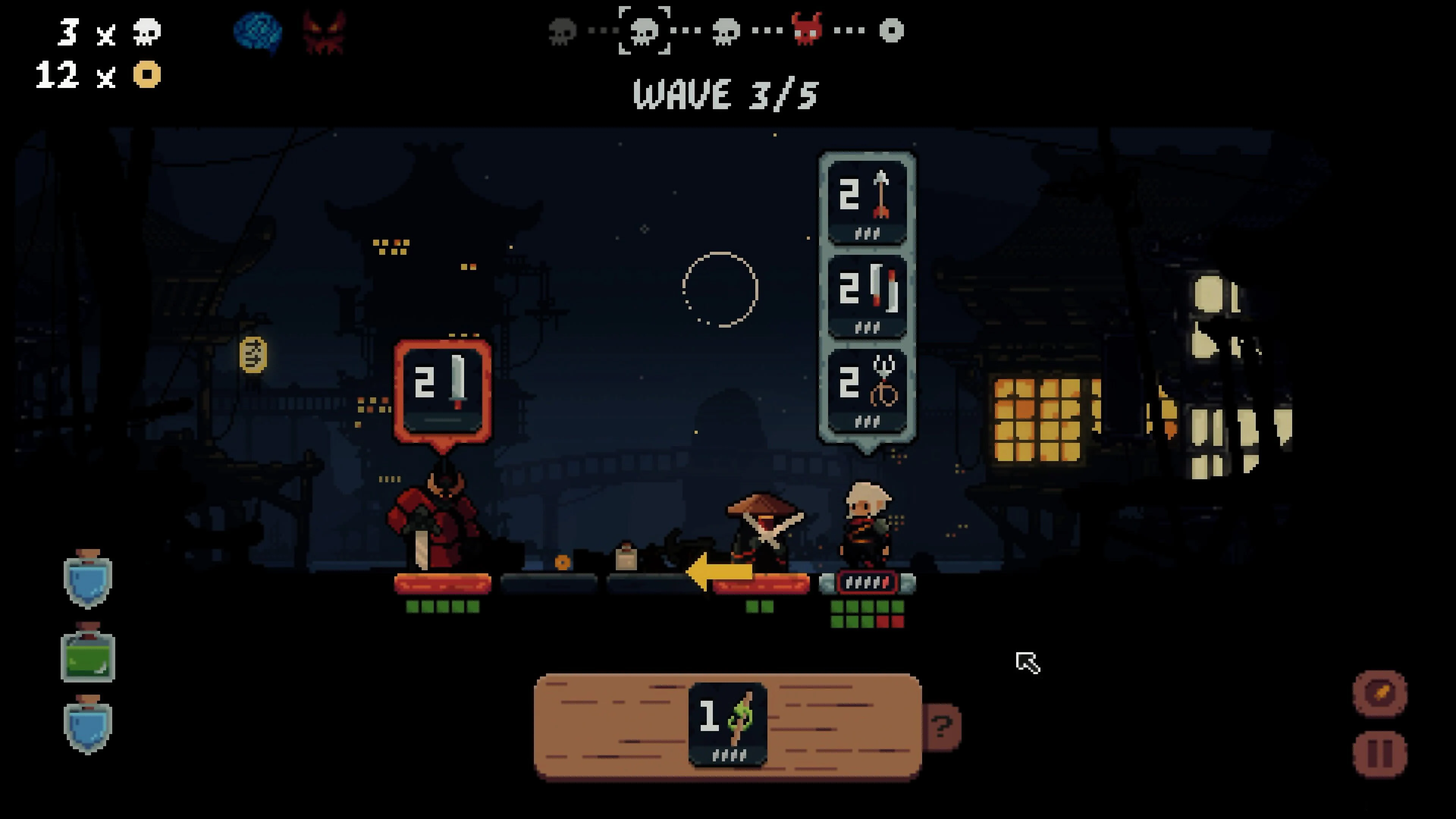Click the red demon mask icon near the brain
1456x819 pixels.
coord(324,31)
